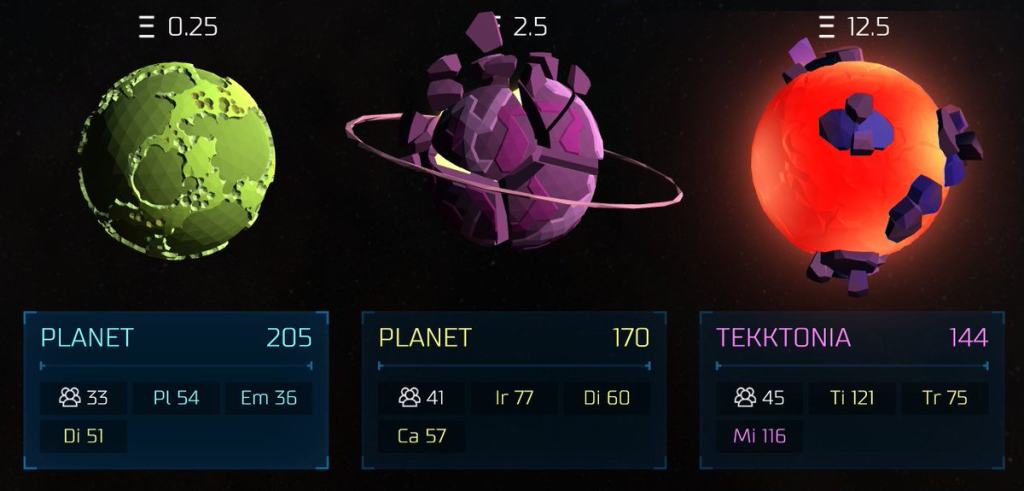Image resolution: width=1024 pixels, height=491 pixels.
Task: Choose the glowing red planet
Action: [x=850, y=165]
